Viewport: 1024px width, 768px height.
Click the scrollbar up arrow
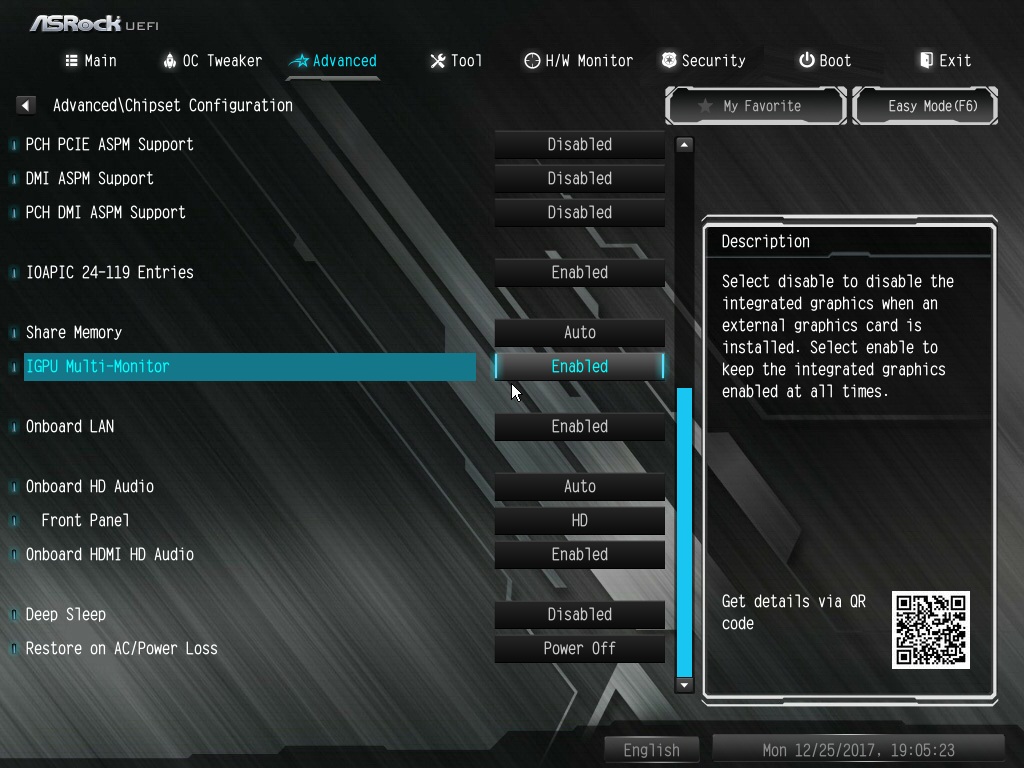click(x=685, y=145)
